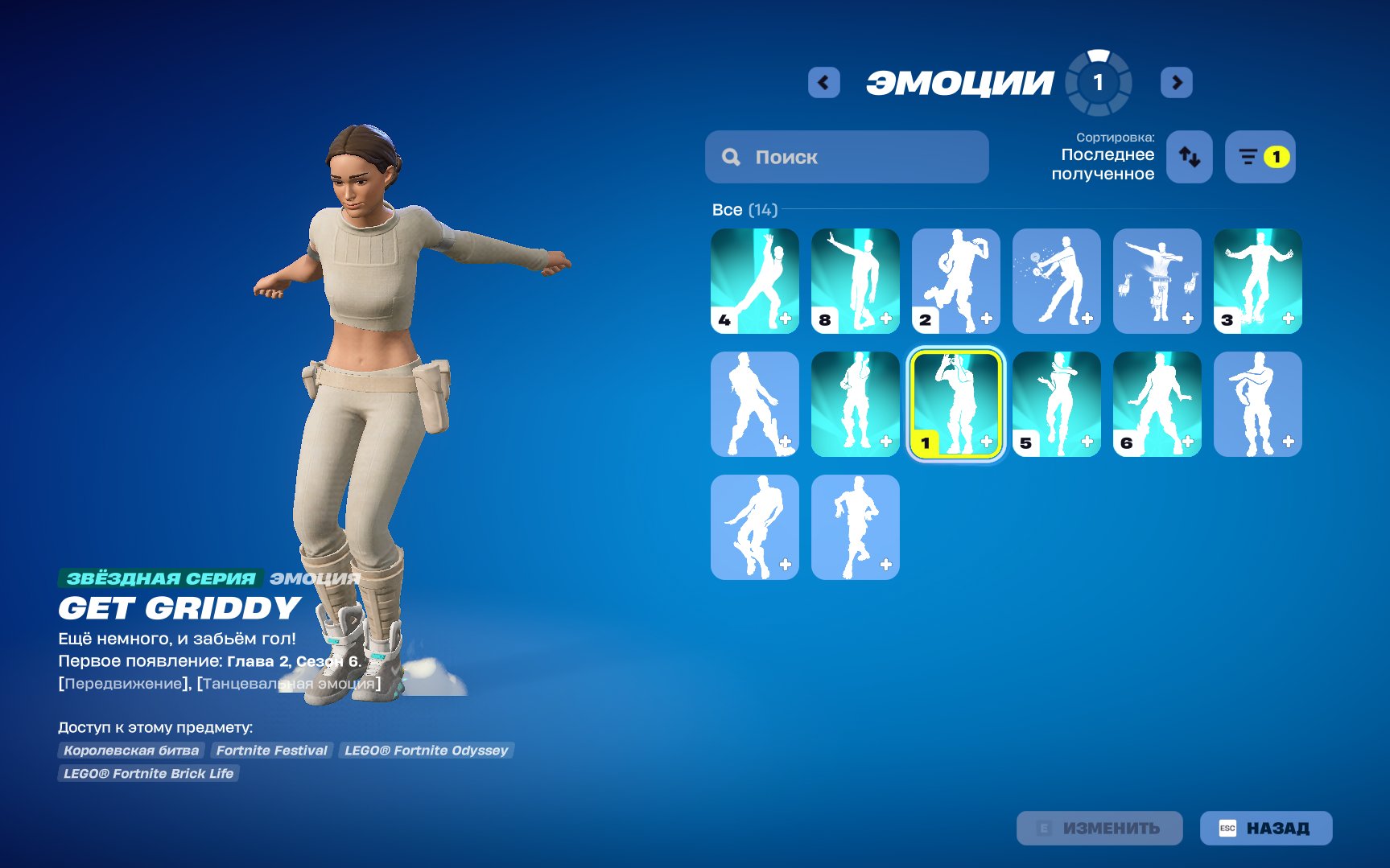Select the emote assigned to slot 2

(x=955, y=281)
